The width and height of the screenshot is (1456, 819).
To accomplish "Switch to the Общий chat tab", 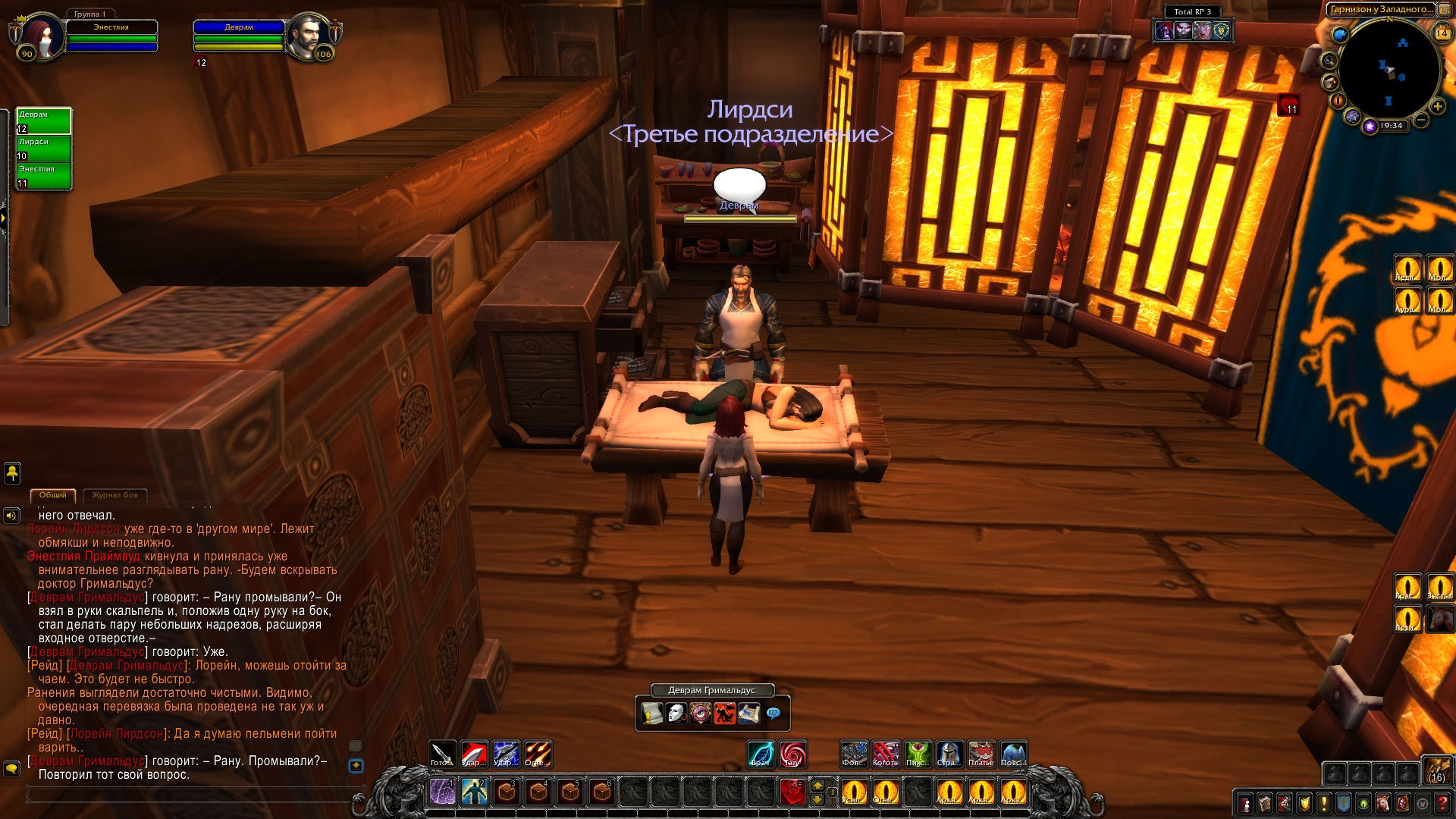I will [x=53, y=495].
